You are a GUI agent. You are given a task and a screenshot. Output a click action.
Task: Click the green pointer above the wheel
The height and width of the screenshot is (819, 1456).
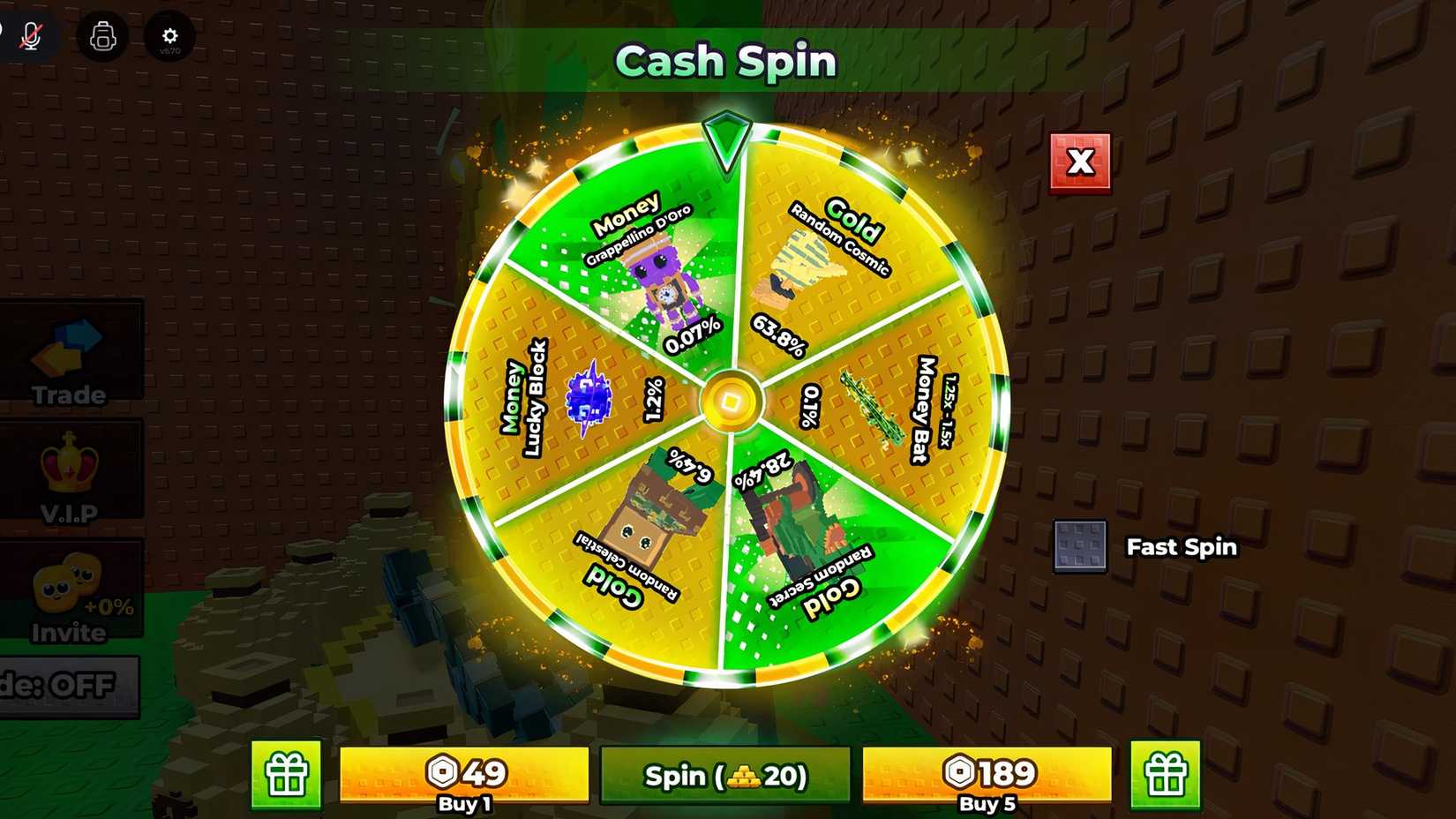pyautogui.click(x=725, y=141)
